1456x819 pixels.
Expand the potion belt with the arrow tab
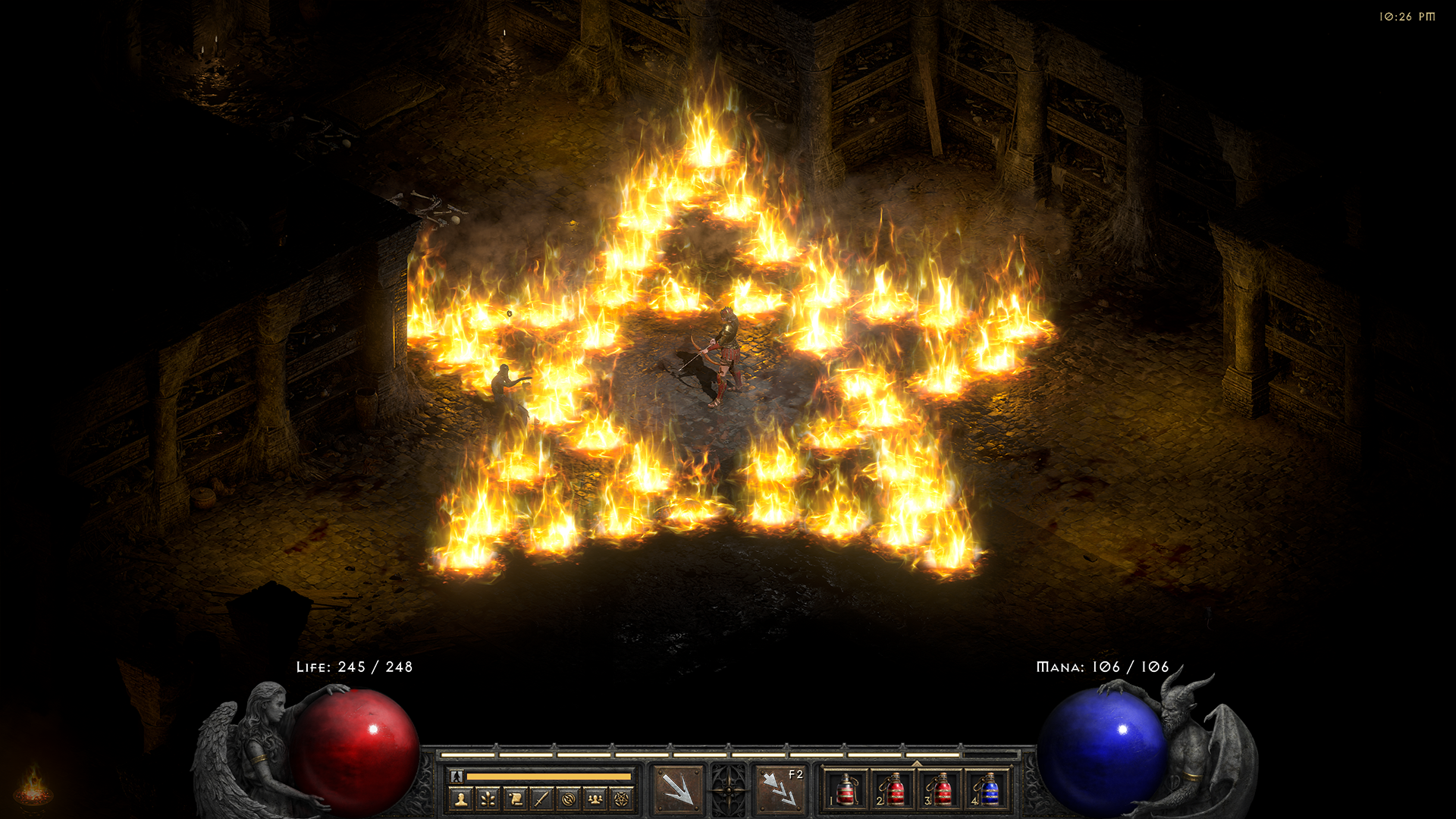point(916,764)
